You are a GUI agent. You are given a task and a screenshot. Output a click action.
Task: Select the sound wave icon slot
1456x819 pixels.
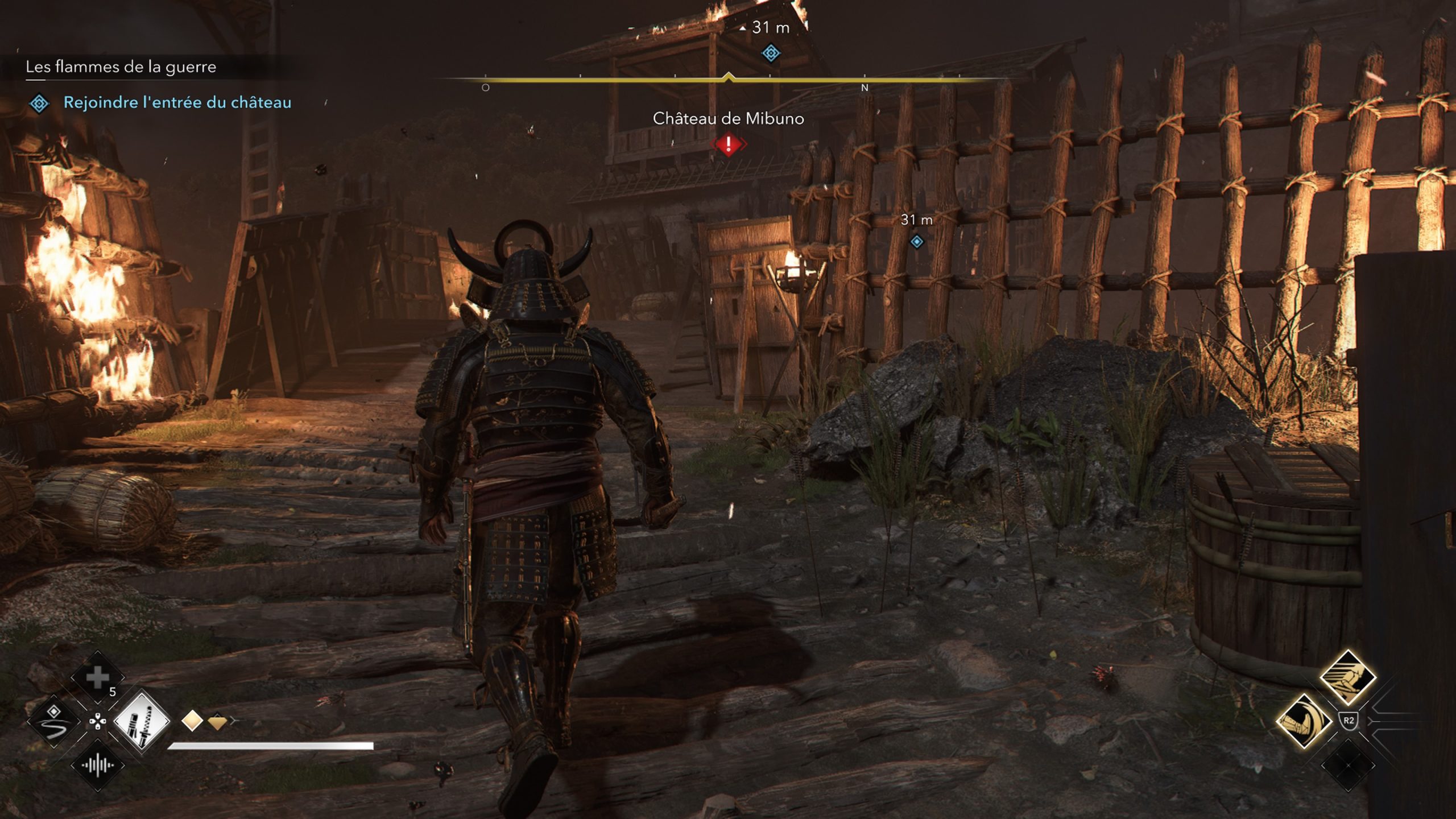(x=97, y=766)
